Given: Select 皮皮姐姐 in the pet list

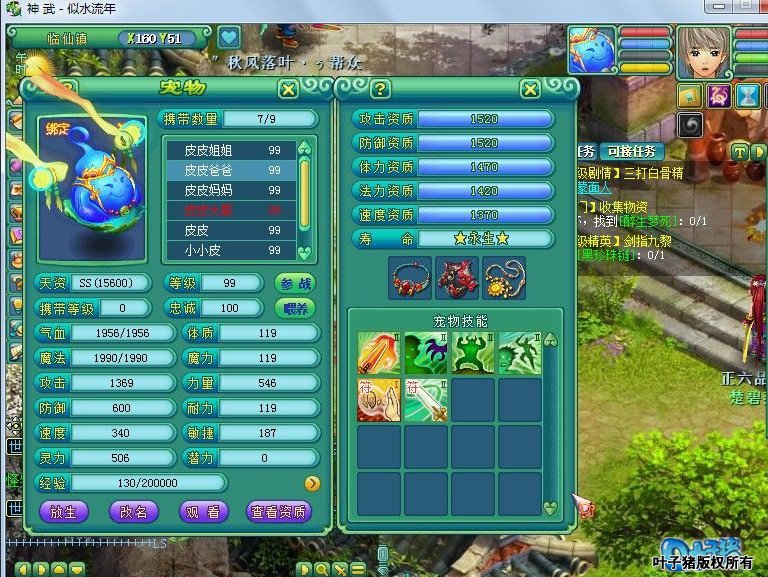Looking at the screenshot, I should [214, 149].
